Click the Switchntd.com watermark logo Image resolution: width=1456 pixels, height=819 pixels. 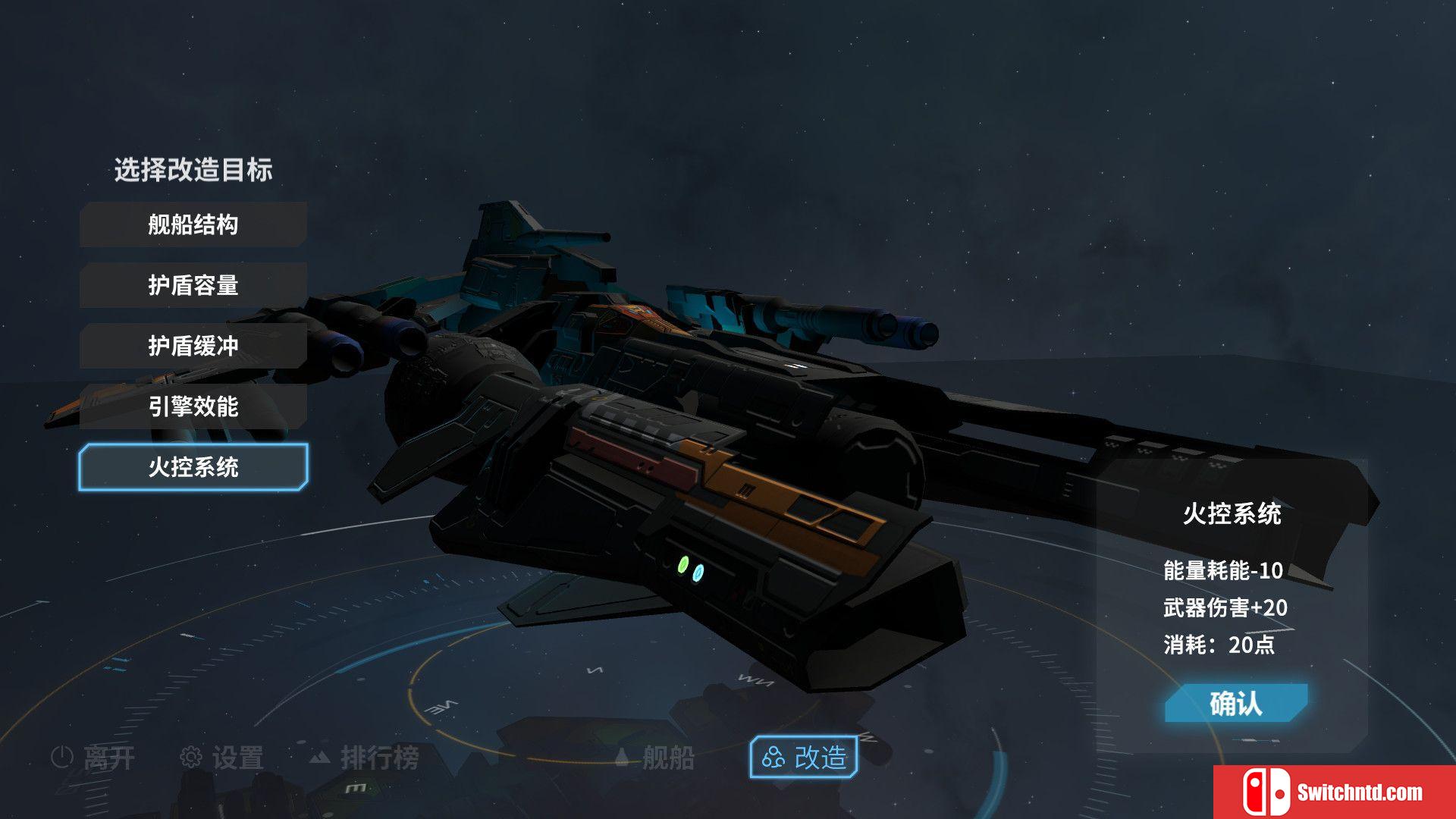point(1335,792)
